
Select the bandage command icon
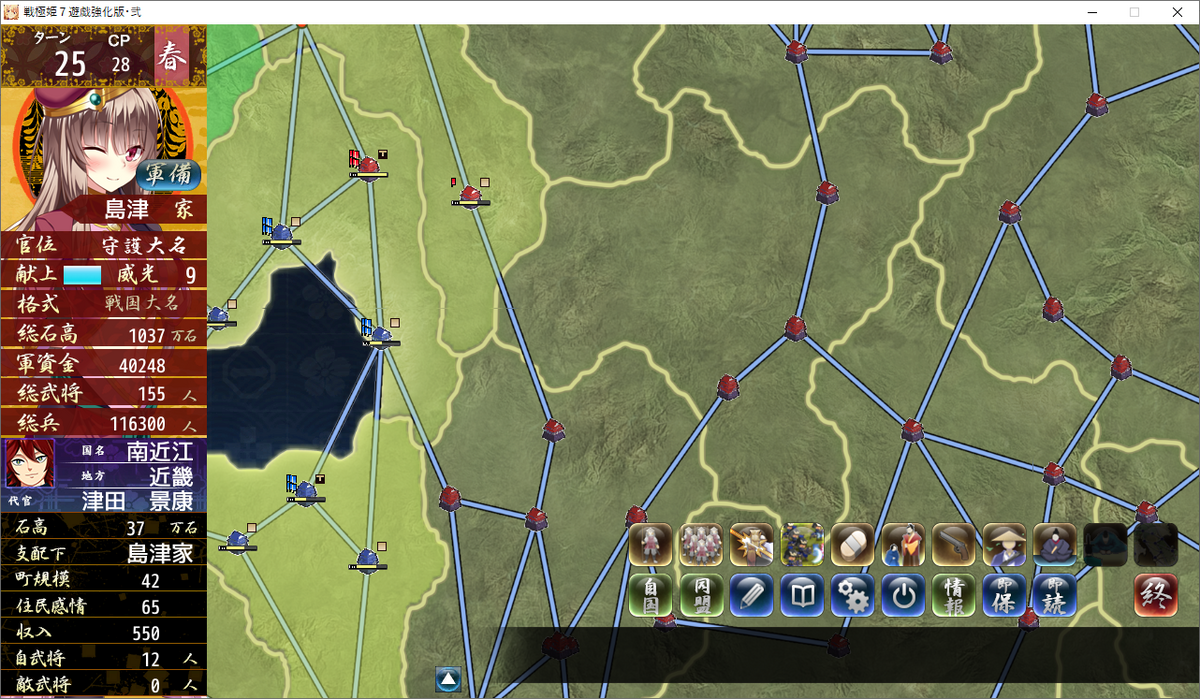coord(853,545)
